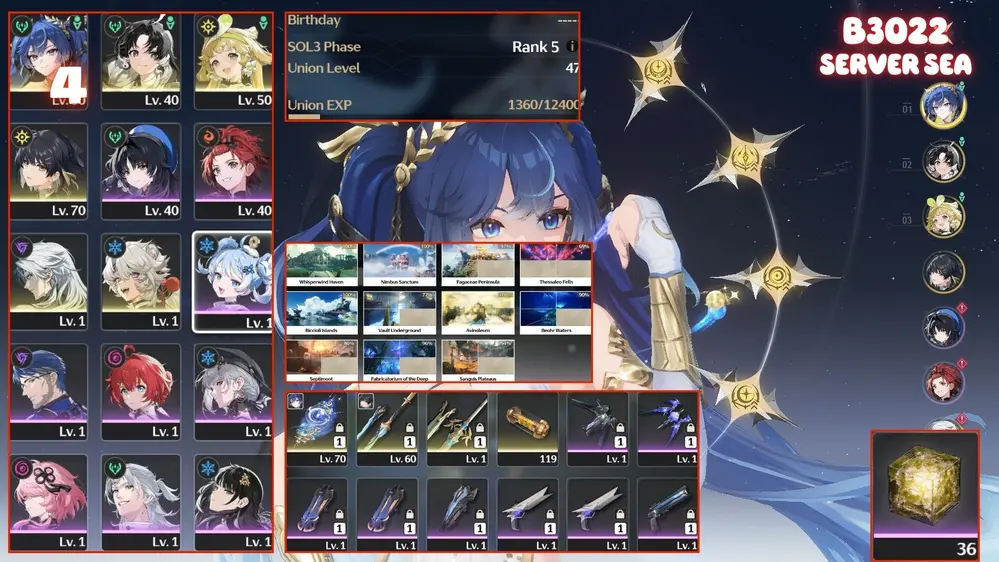Select the blue-beret Lv. 40 character card
This screenshot has height=562, width=999.
(141, 172)
